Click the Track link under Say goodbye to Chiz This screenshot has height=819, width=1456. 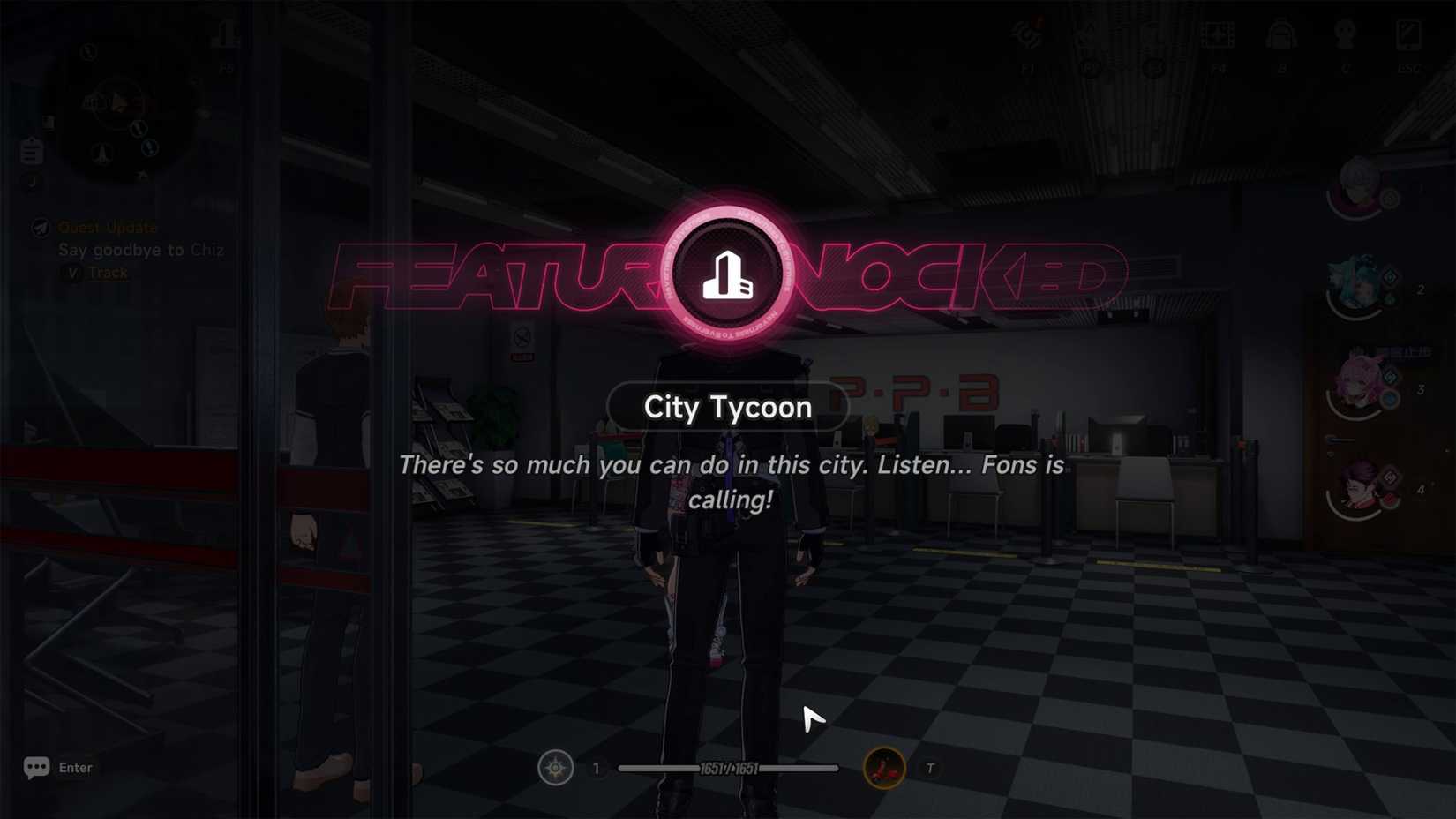coord(105,272)
